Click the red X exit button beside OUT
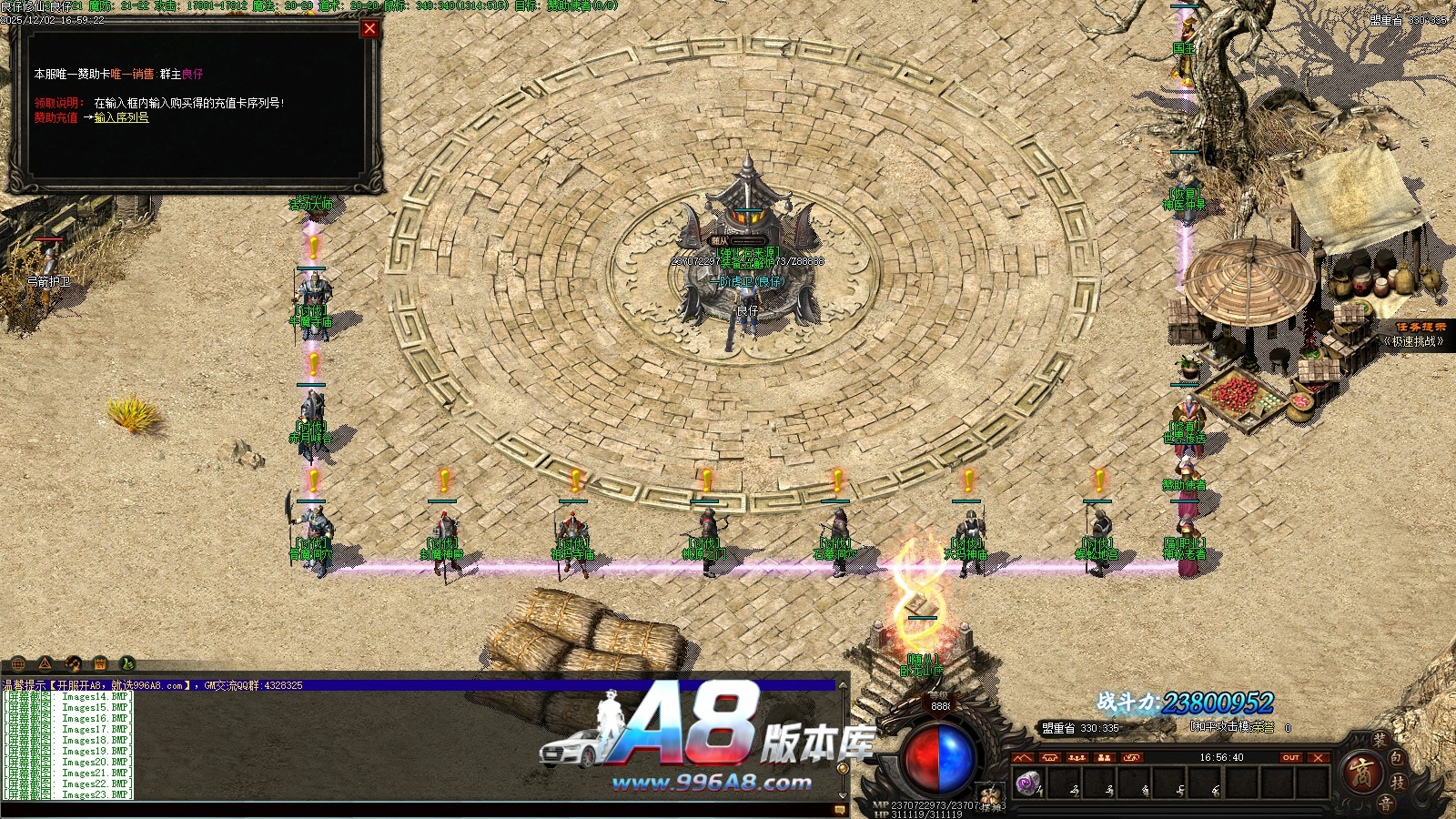Image resolution: width=1456 pixels, height=819 pixels. [x=1318, y=757]
